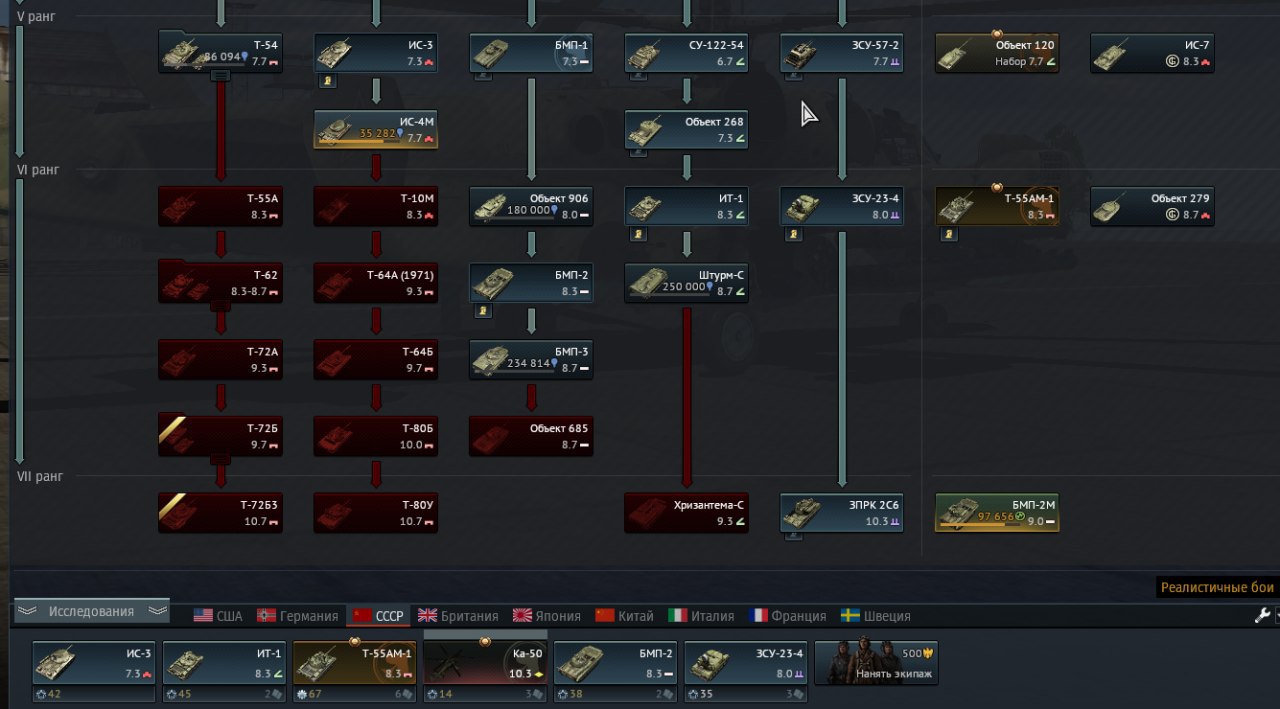Click the wrench settings icon
1280x709 pixels.
coord(1262,616)
